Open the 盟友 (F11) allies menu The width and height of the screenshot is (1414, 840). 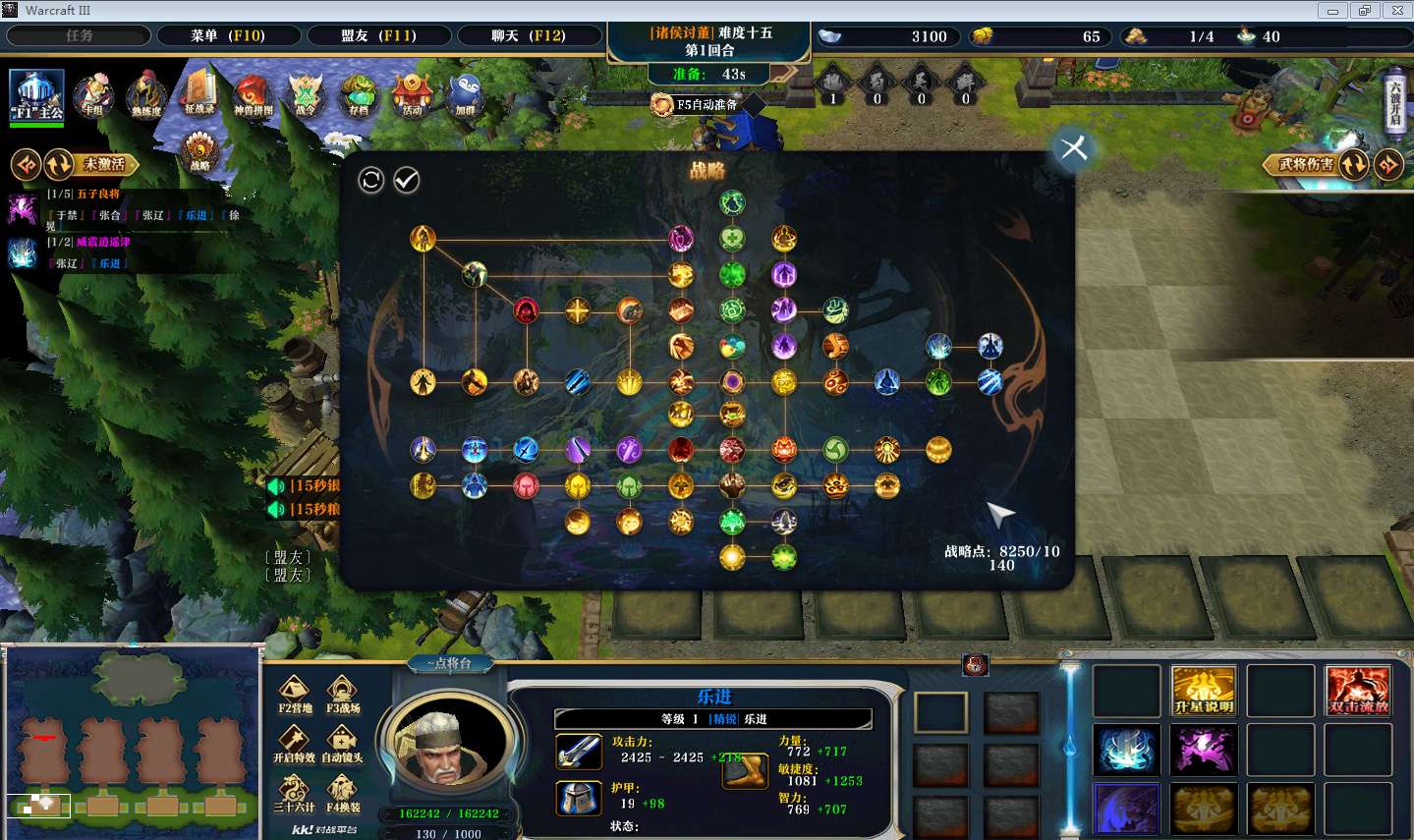point(378,36)
